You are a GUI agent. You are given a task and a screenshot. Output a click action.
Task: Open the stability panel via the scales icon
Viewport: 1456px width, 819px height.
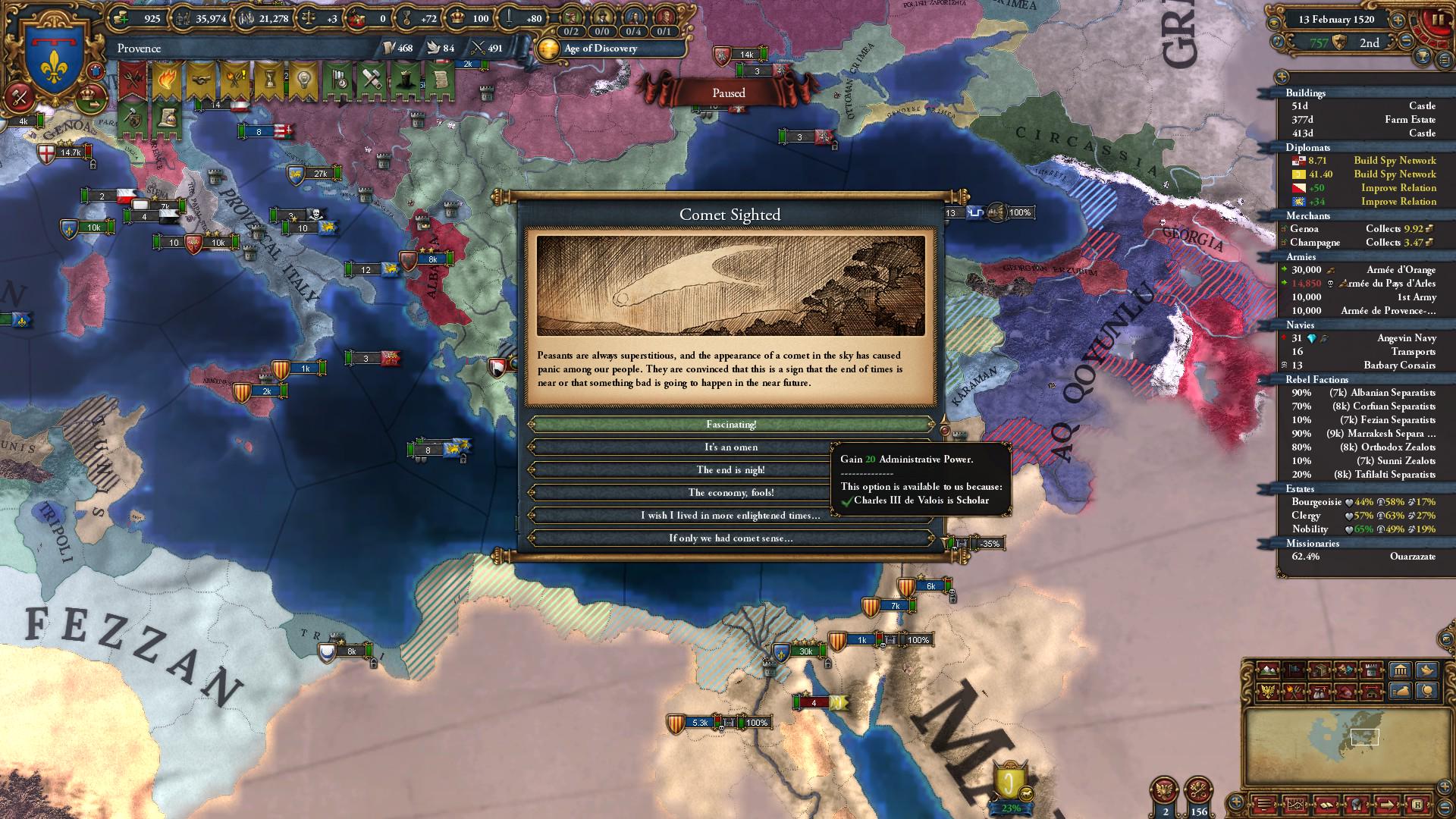[309, 17]
